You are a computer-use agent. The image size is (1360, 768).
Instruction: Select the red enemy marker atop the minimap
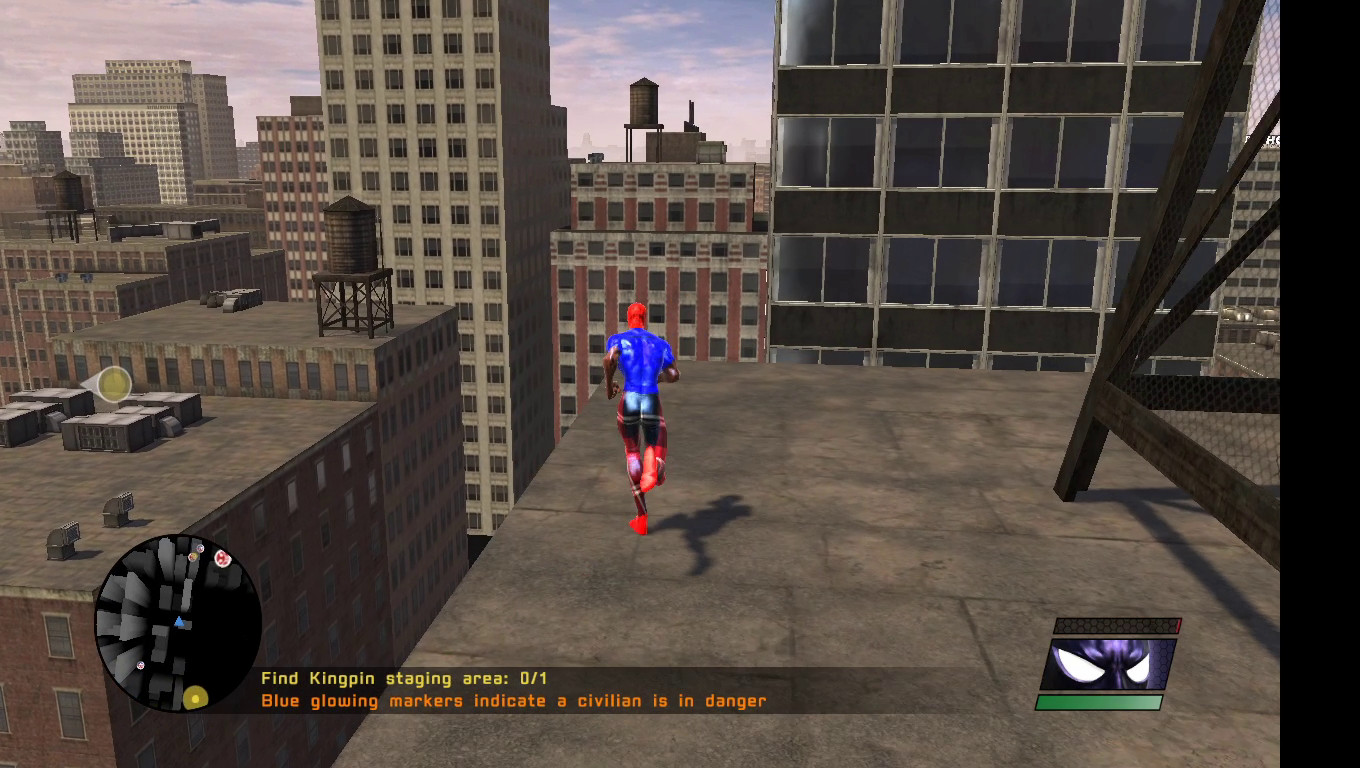(x=222, y=558)
